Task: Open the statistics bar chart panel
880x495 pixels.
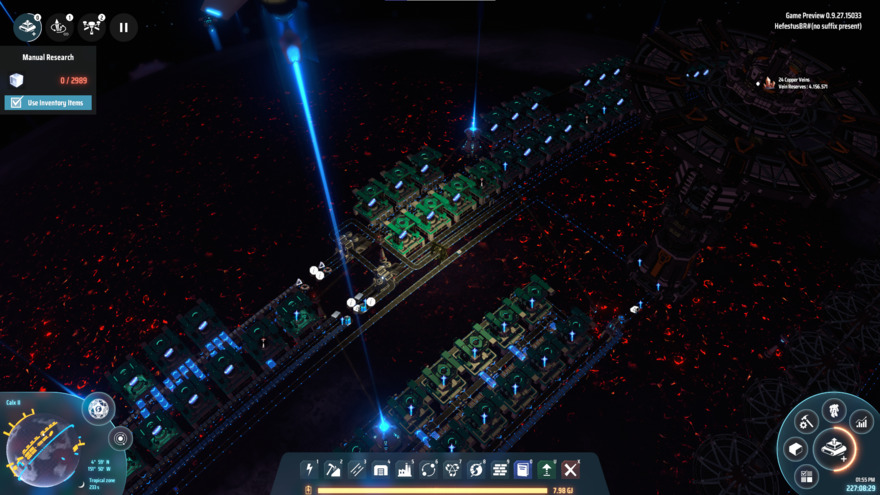Action: tap(859, 423)
